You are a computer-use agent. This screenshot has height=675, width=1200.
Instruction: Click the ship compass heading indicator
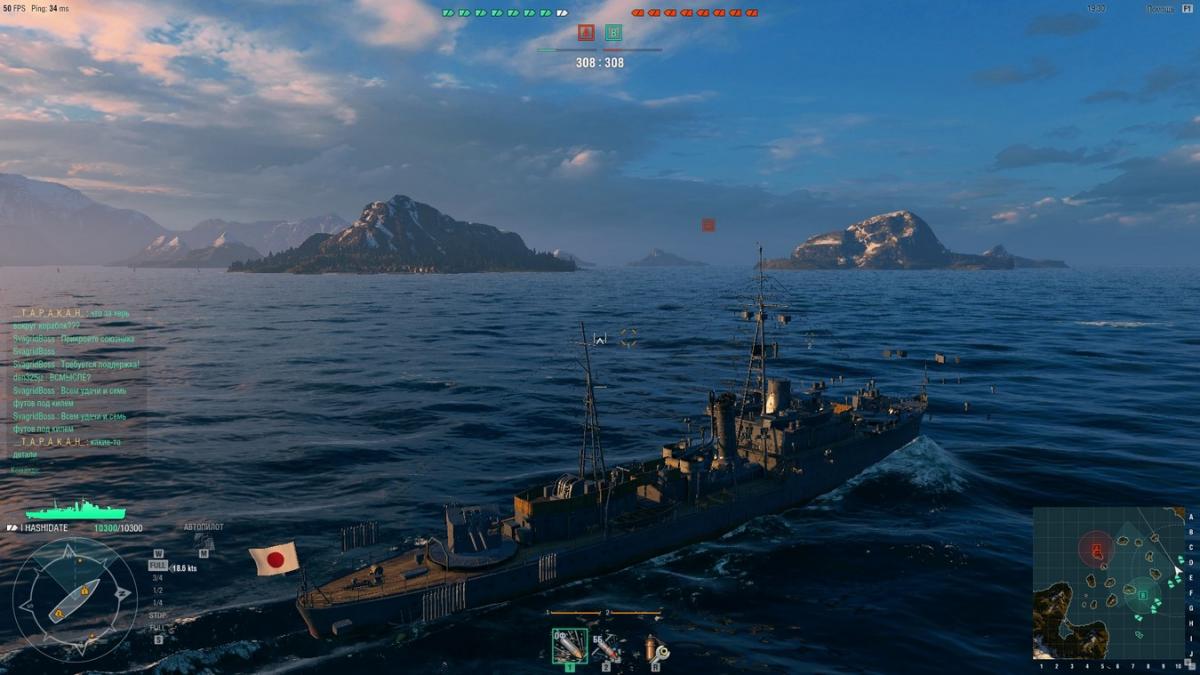(75, 599)
